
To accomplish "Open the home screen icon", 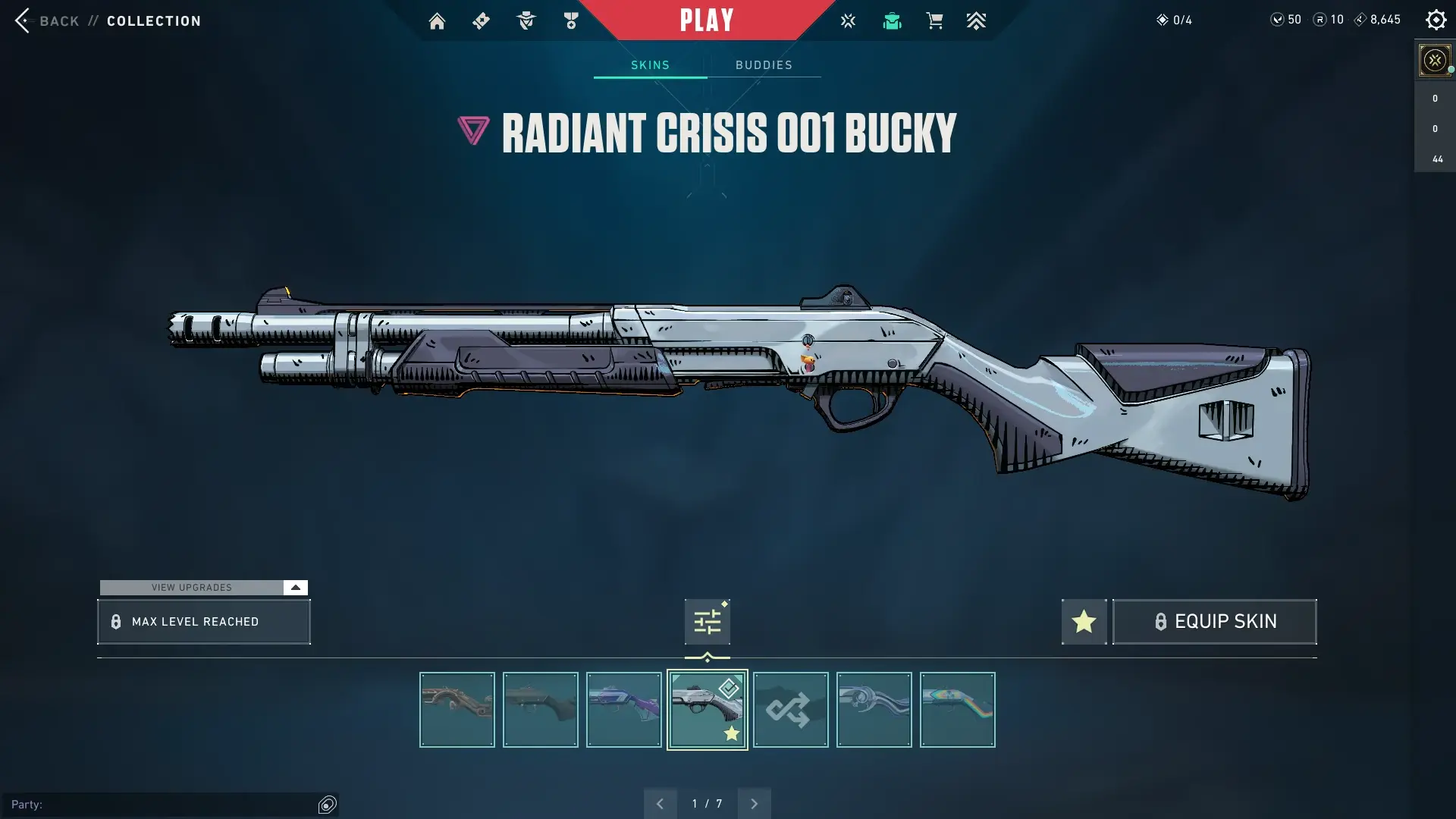I will [437, 21].
